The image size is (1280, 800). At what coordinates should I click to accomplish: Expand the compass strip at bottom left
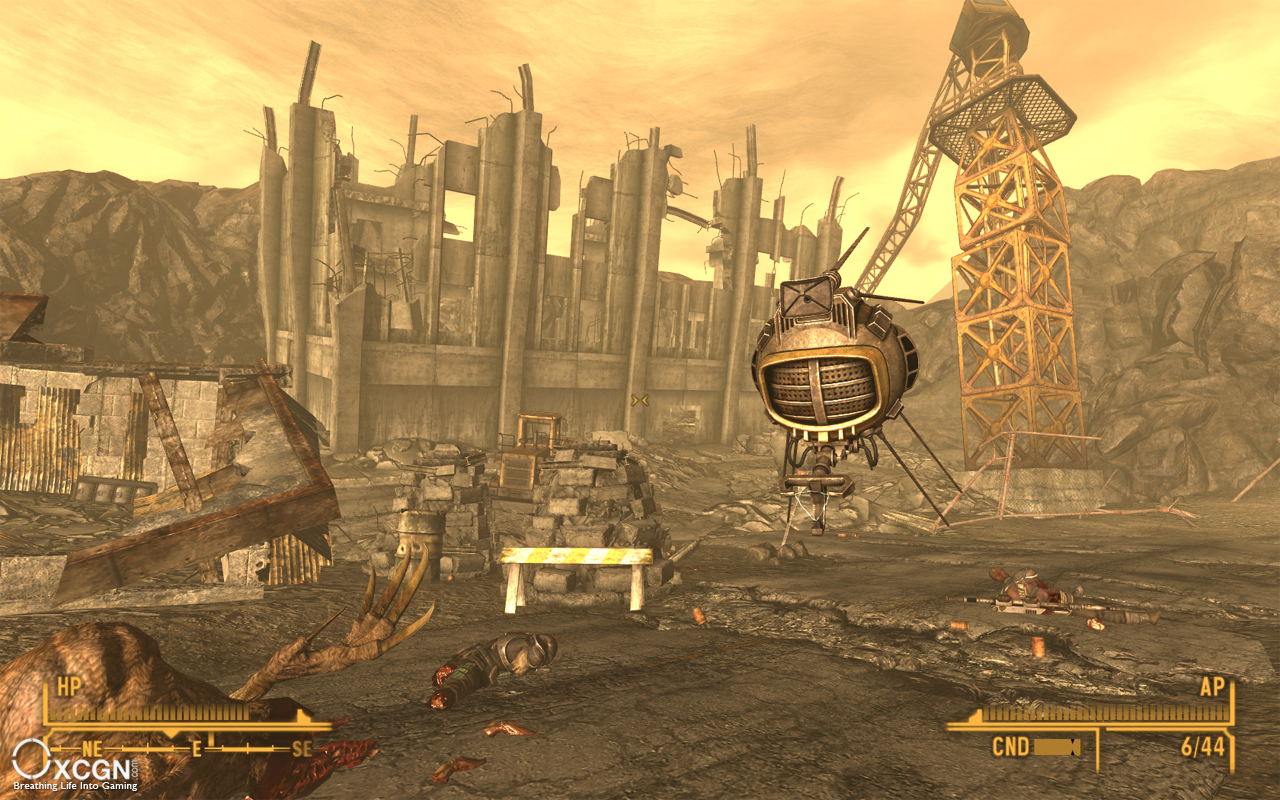coord(190,748)
